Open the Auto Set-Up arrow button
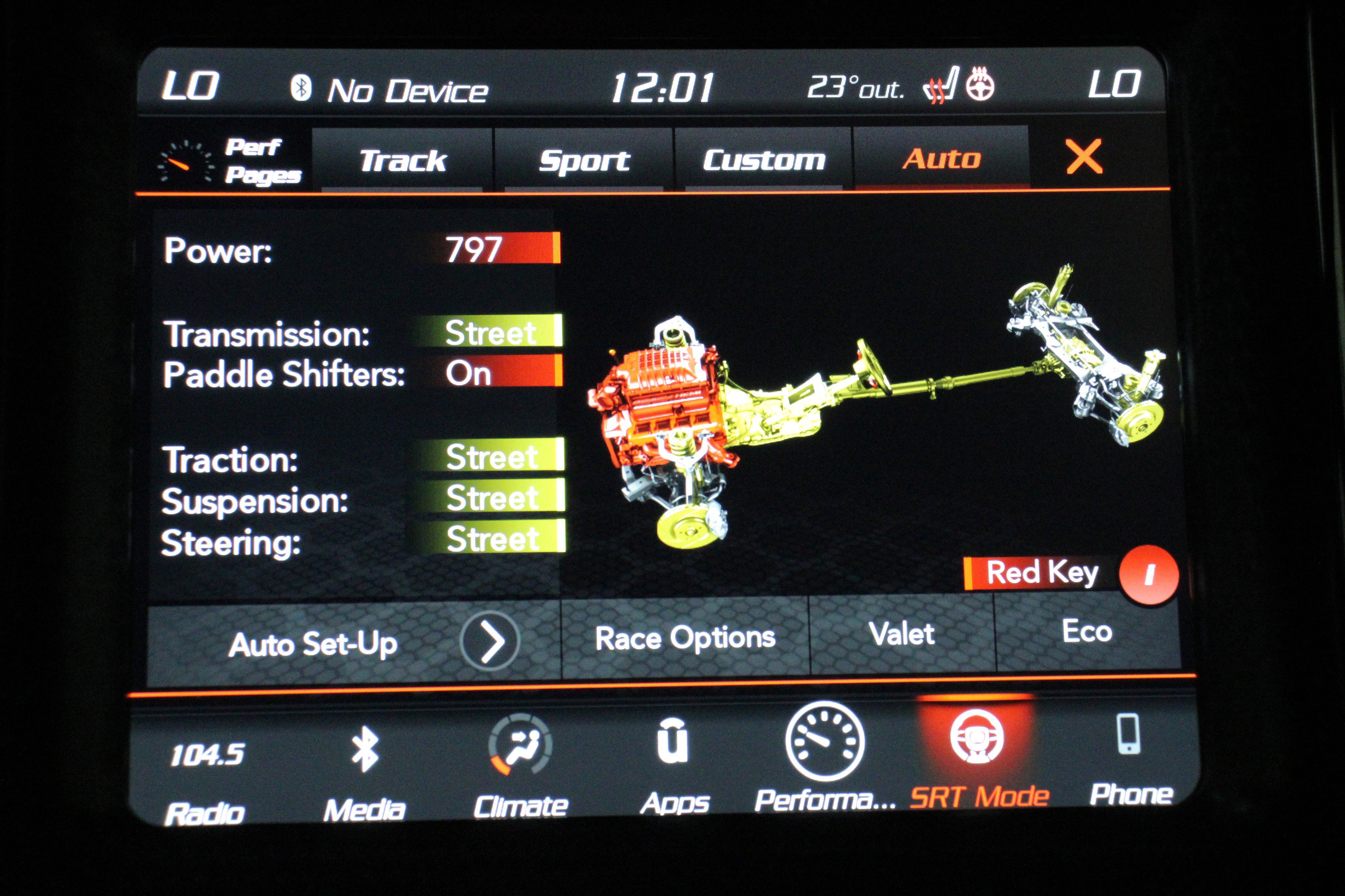 point(489,641)
